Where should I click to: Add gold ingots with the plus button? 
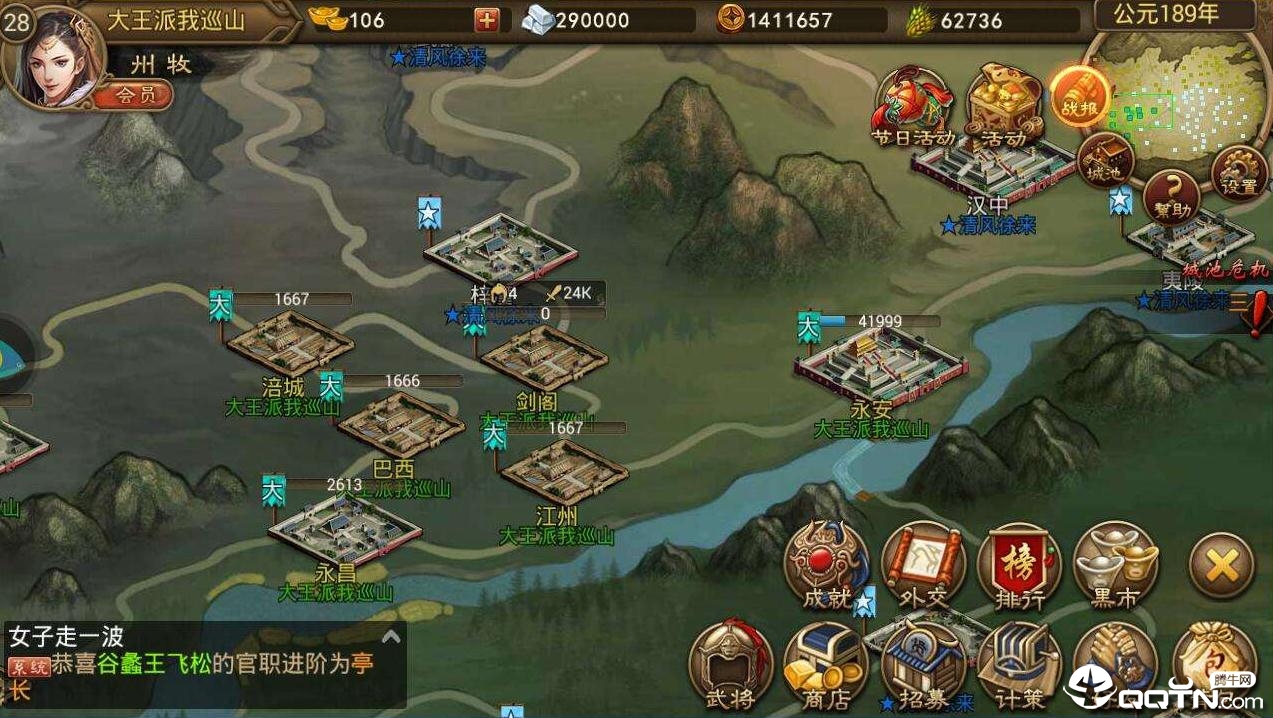[x=486, y=20]
